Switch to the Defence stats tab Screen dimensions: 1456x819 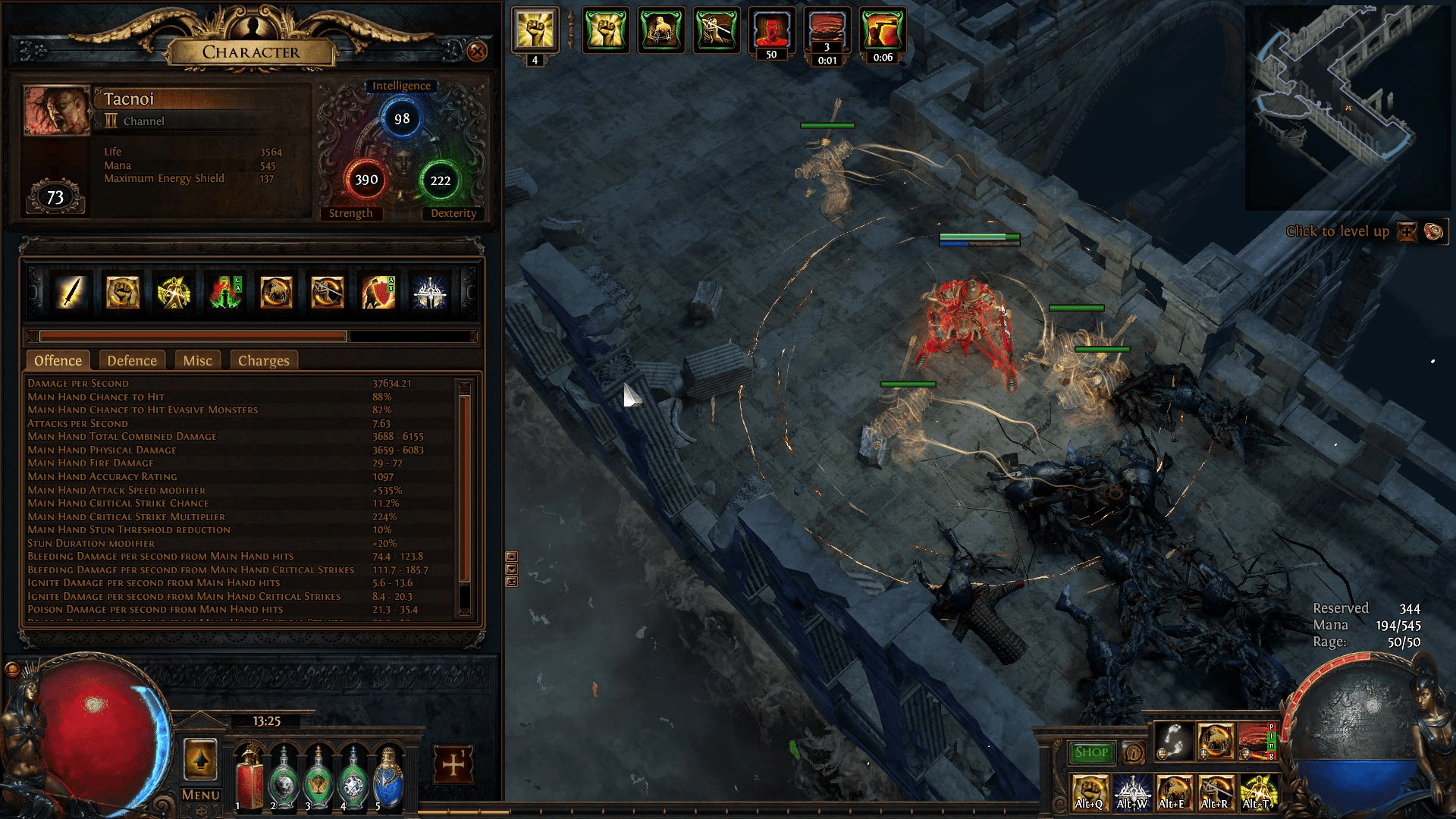(132, 361)
